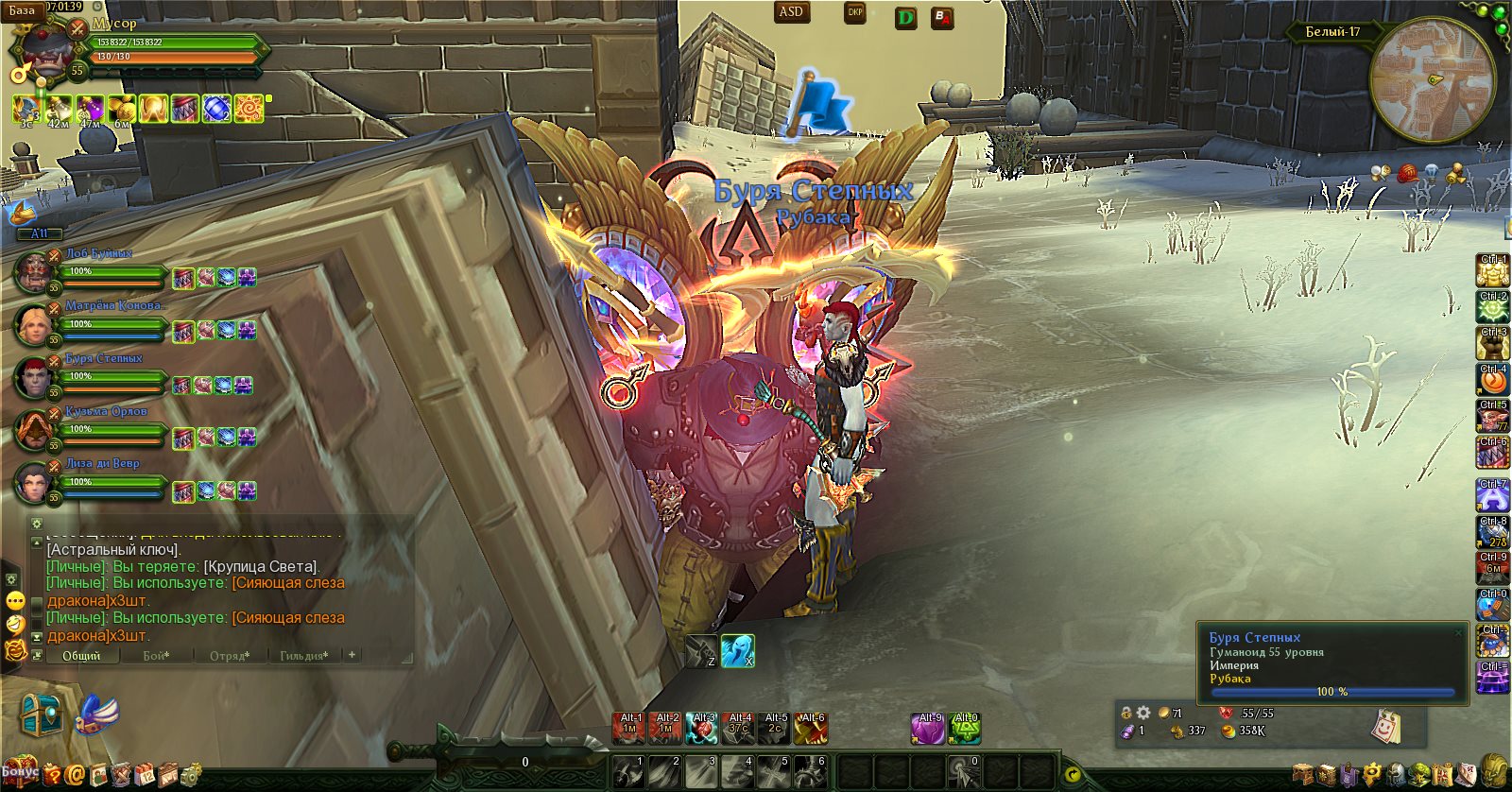The width and height of the screenshot is (1512, 792).
Task: Use the purple Alt-9 ability
Action: click(x=929, y=729)
